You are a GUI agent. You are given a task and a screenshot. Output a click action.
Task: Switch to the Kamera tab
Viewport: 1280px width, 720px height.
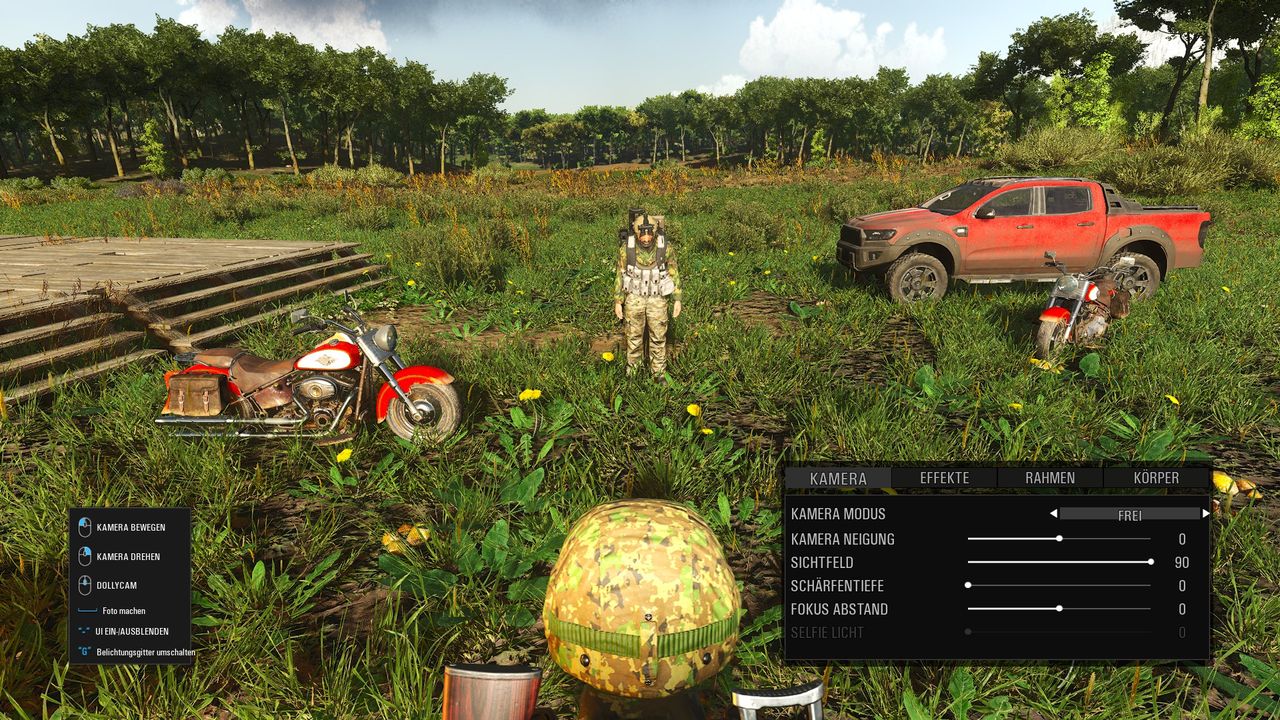tap(838, 478)
